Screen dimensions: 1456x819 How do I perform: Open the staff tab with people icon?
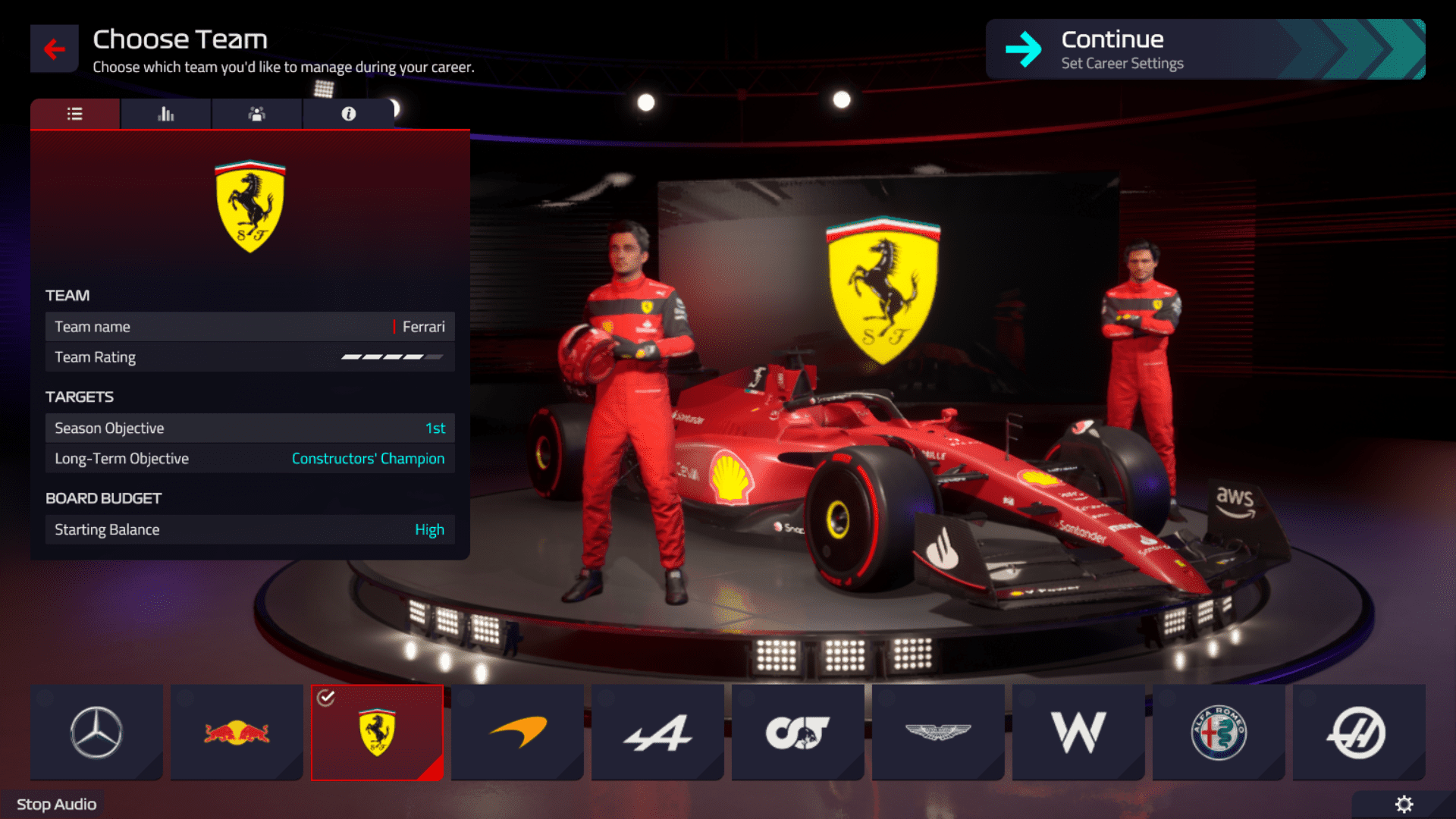coord(256,113)
